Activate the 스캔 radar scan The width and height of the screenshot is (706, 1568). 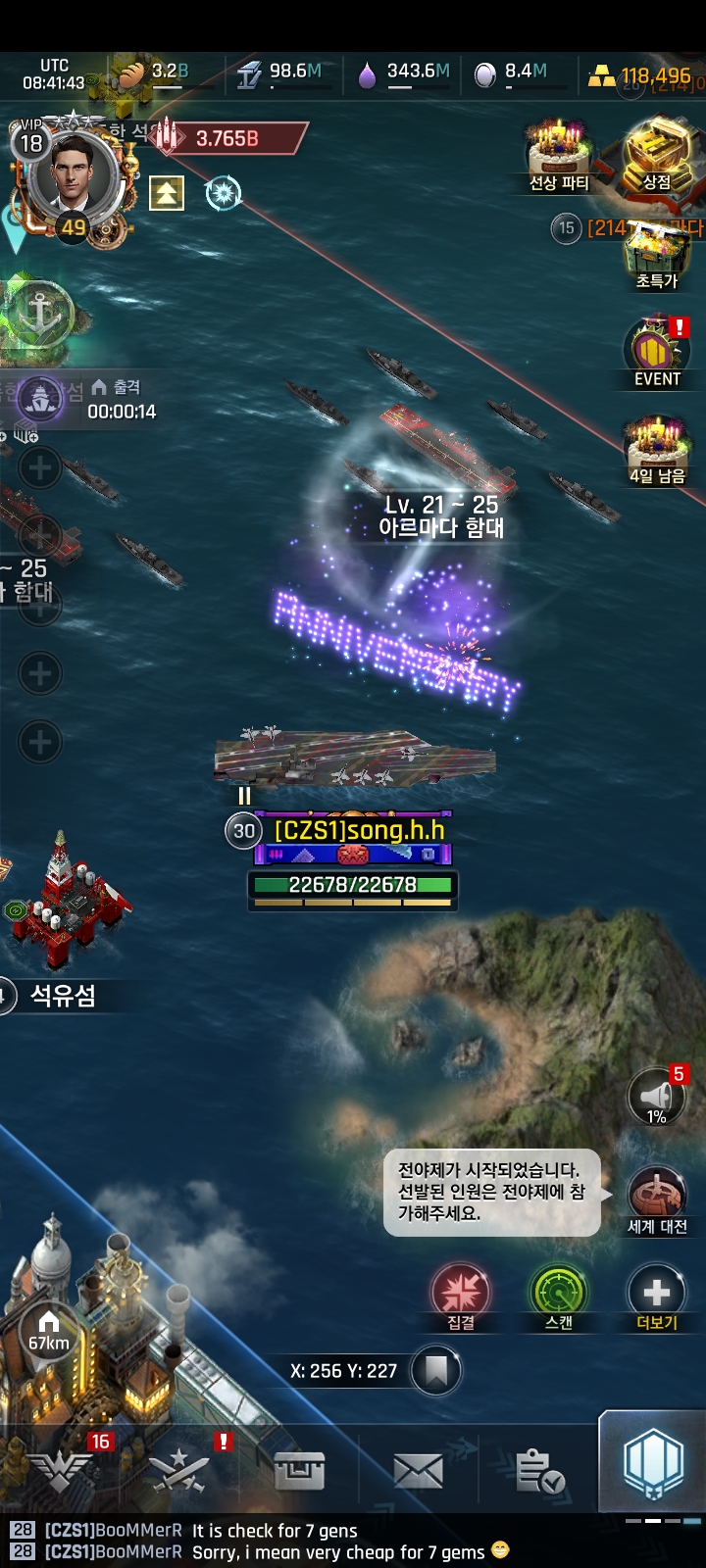click(559, 1292)
